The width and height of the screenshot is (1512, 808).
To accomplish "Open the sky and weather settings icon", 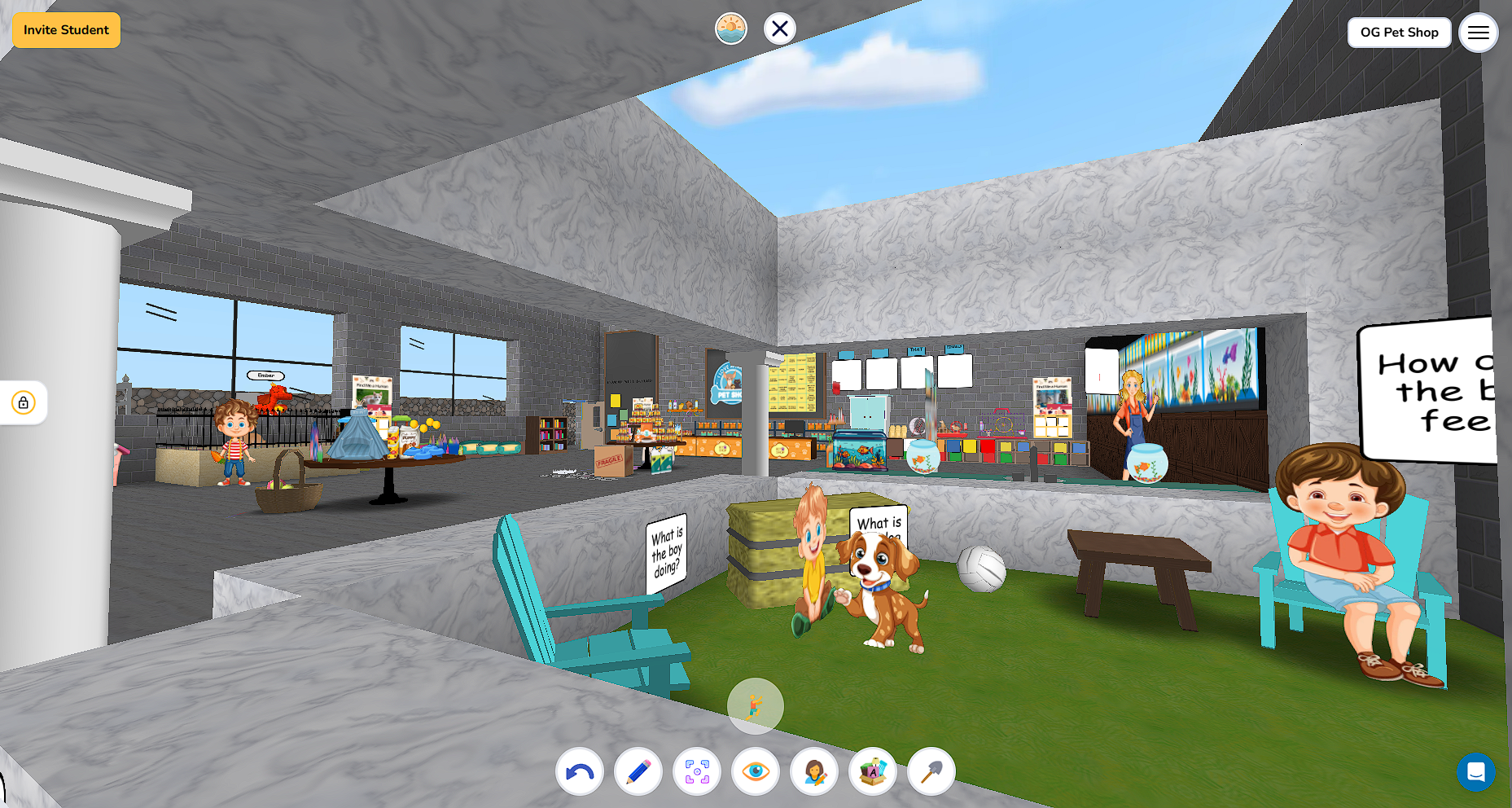I will coord(730,28).
